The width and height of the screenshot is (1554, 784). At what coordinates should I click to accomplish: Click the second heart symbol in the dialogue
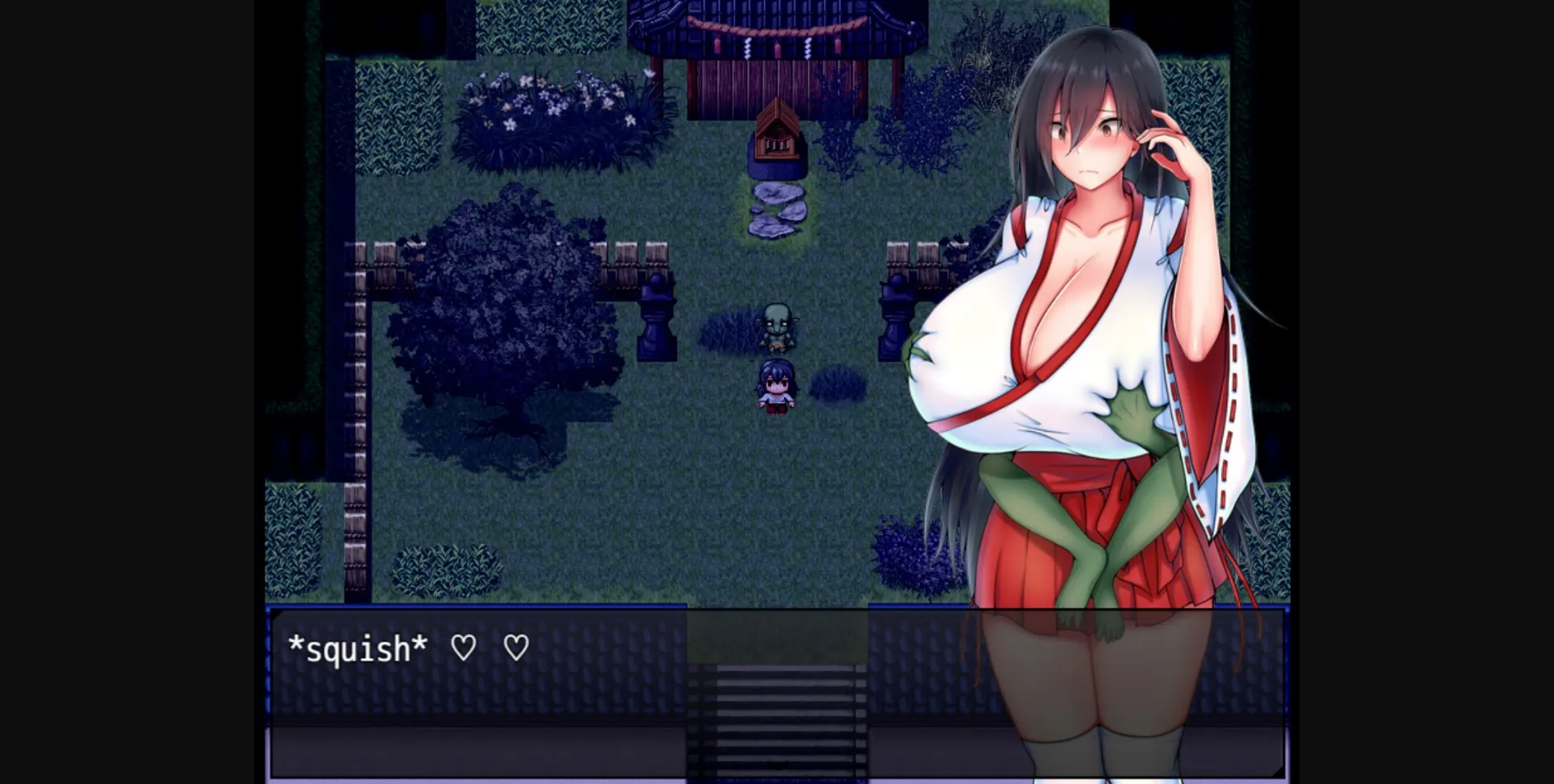[516, 647]
